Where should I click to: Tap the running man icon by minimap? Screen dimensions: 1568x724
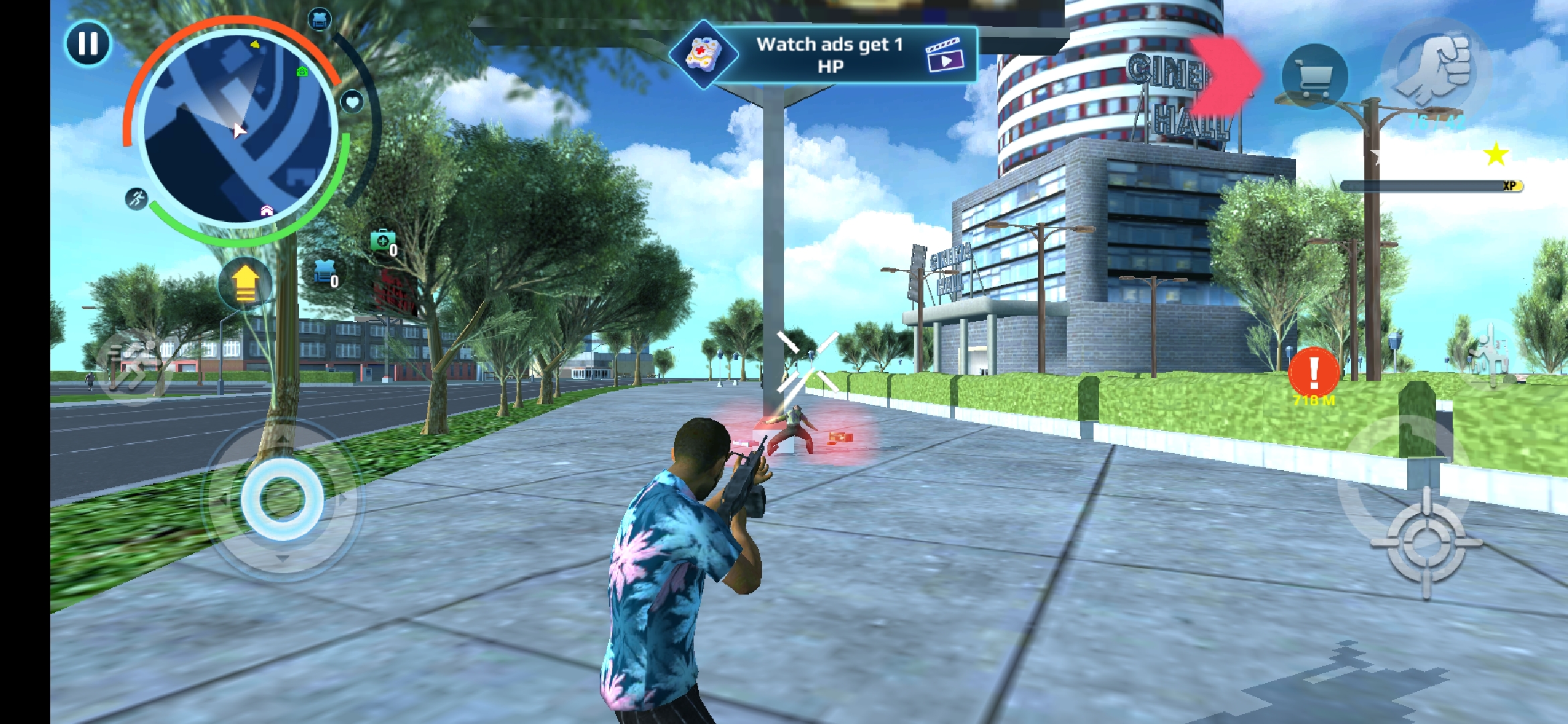[137, 199]
